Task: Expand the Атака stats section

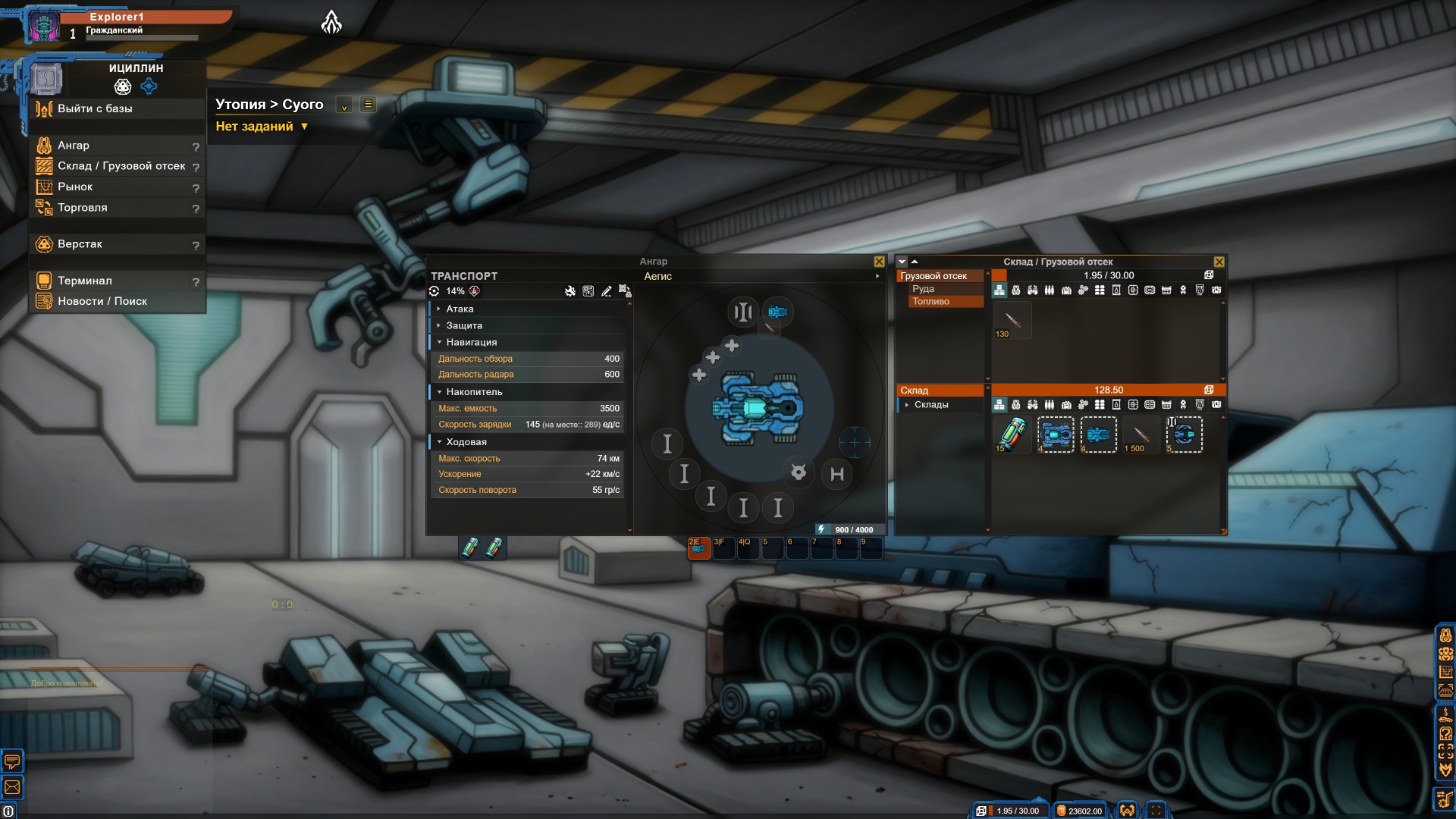Action: [x=460, y=309]
